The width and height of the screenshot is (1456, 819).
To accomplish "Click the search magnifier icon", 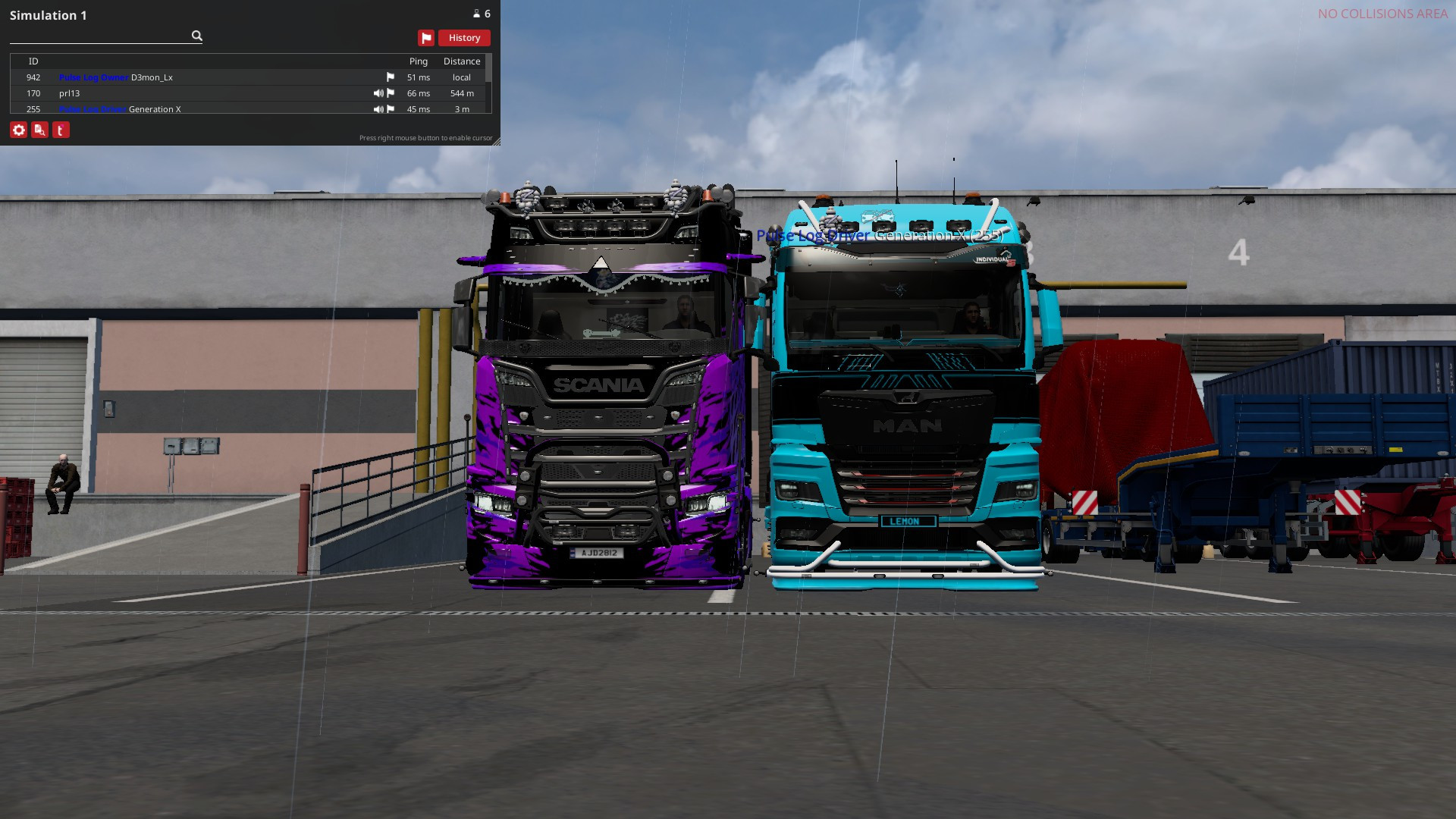I will pos(196,36).
